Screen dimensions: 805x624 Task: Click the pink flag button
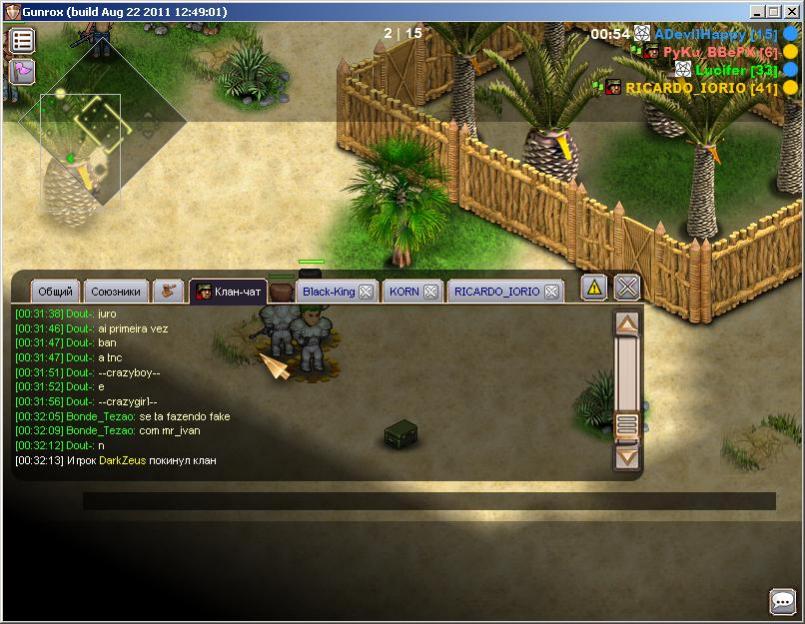[22, 71]
